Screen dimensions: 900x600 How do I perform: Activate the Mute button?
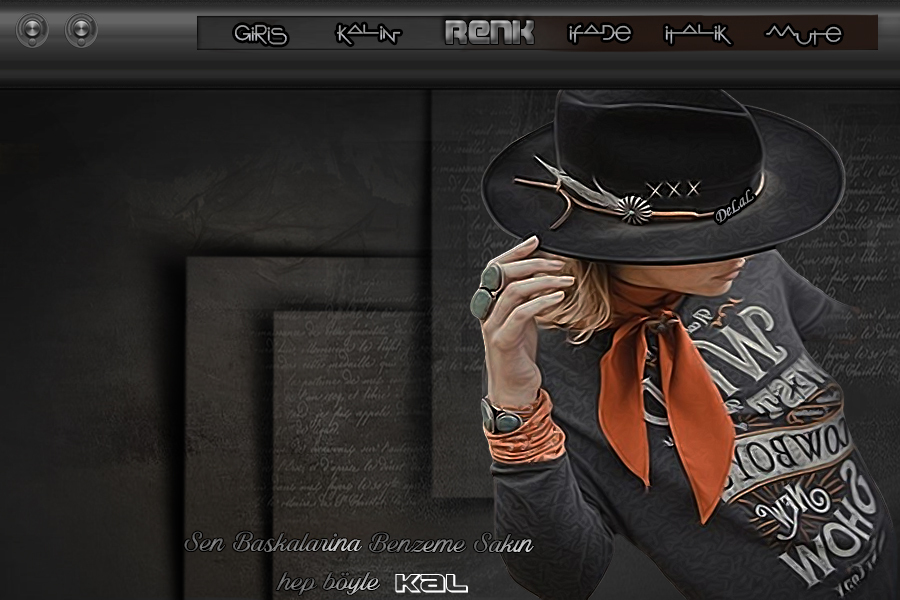coord(803,34)
